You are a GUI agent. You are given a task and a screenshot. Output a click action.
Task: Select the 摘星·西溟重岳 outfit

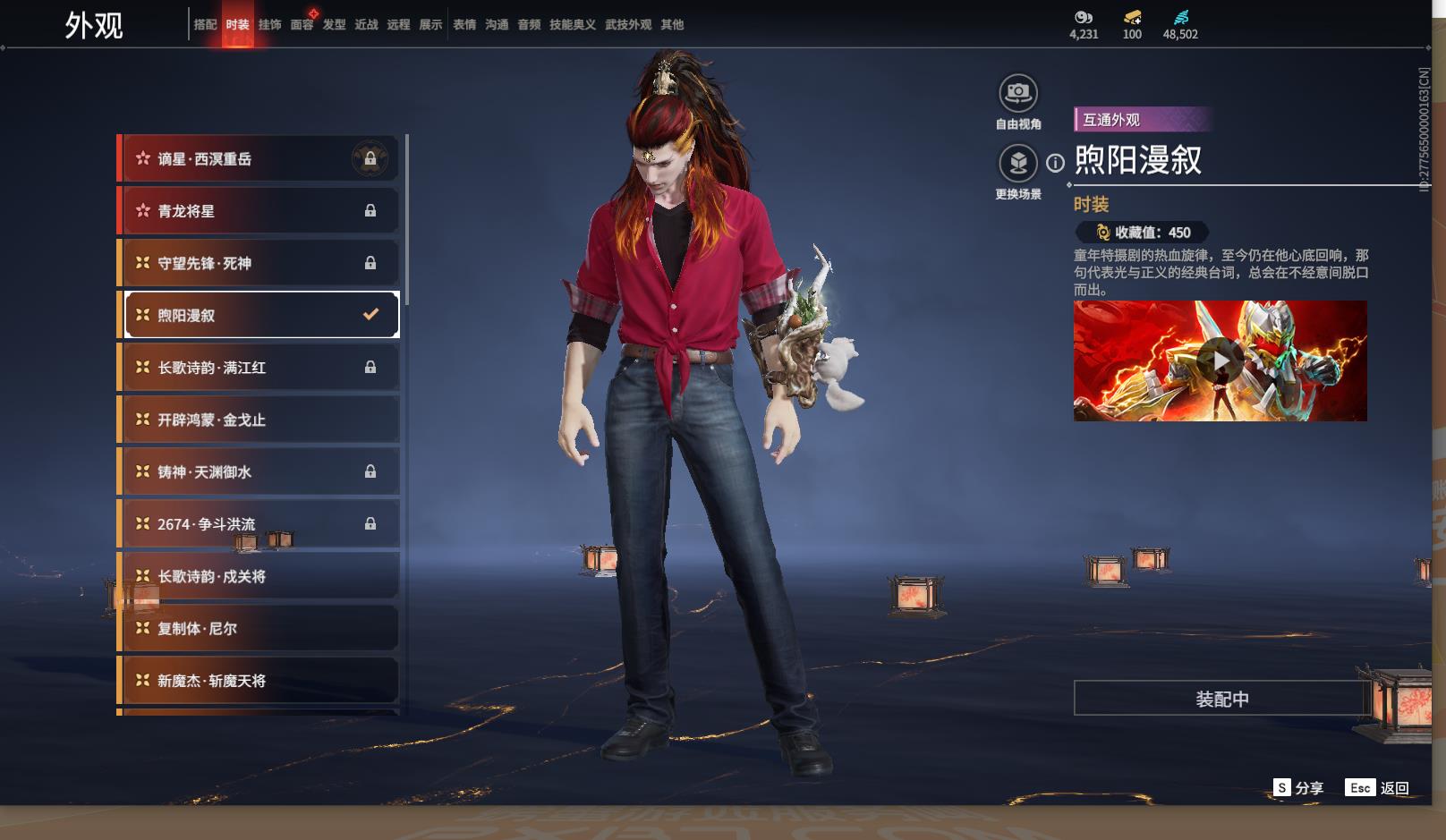258,159
